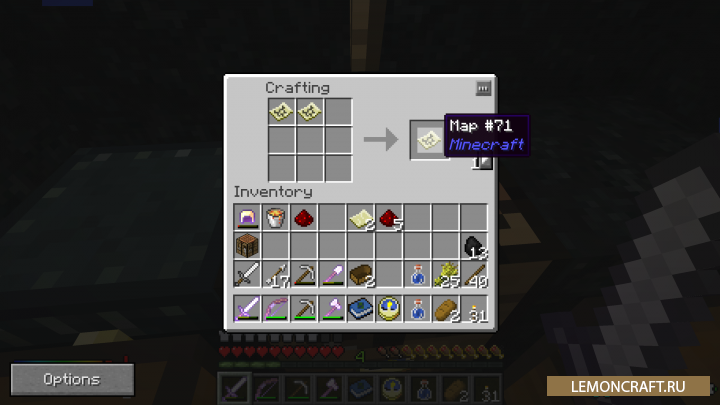Select the stack of 40 sticks
Image resolution: width=720 pixels, height=405 pixels.
[x=473, y=273]
